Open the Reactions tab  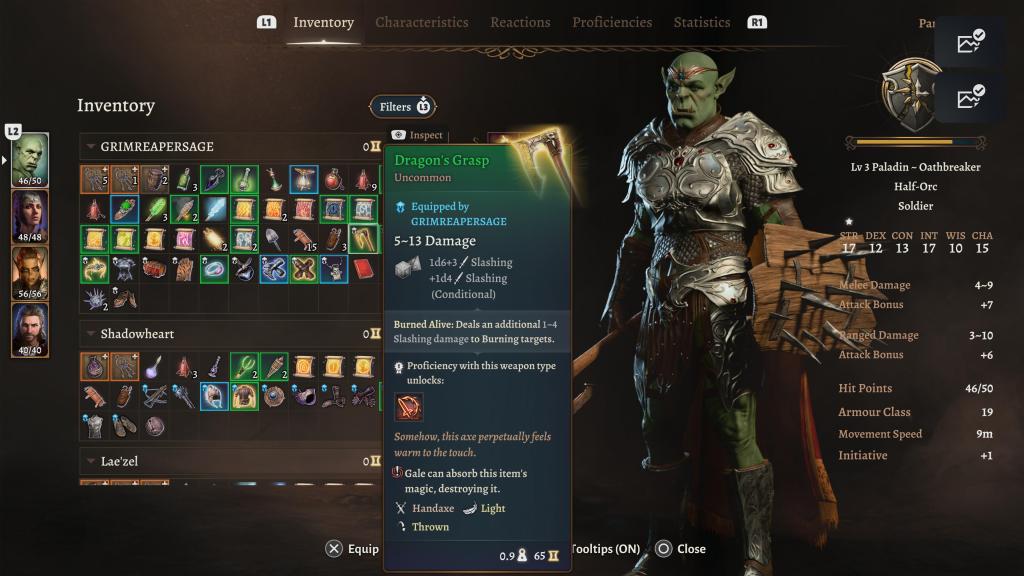click(520, 22)
